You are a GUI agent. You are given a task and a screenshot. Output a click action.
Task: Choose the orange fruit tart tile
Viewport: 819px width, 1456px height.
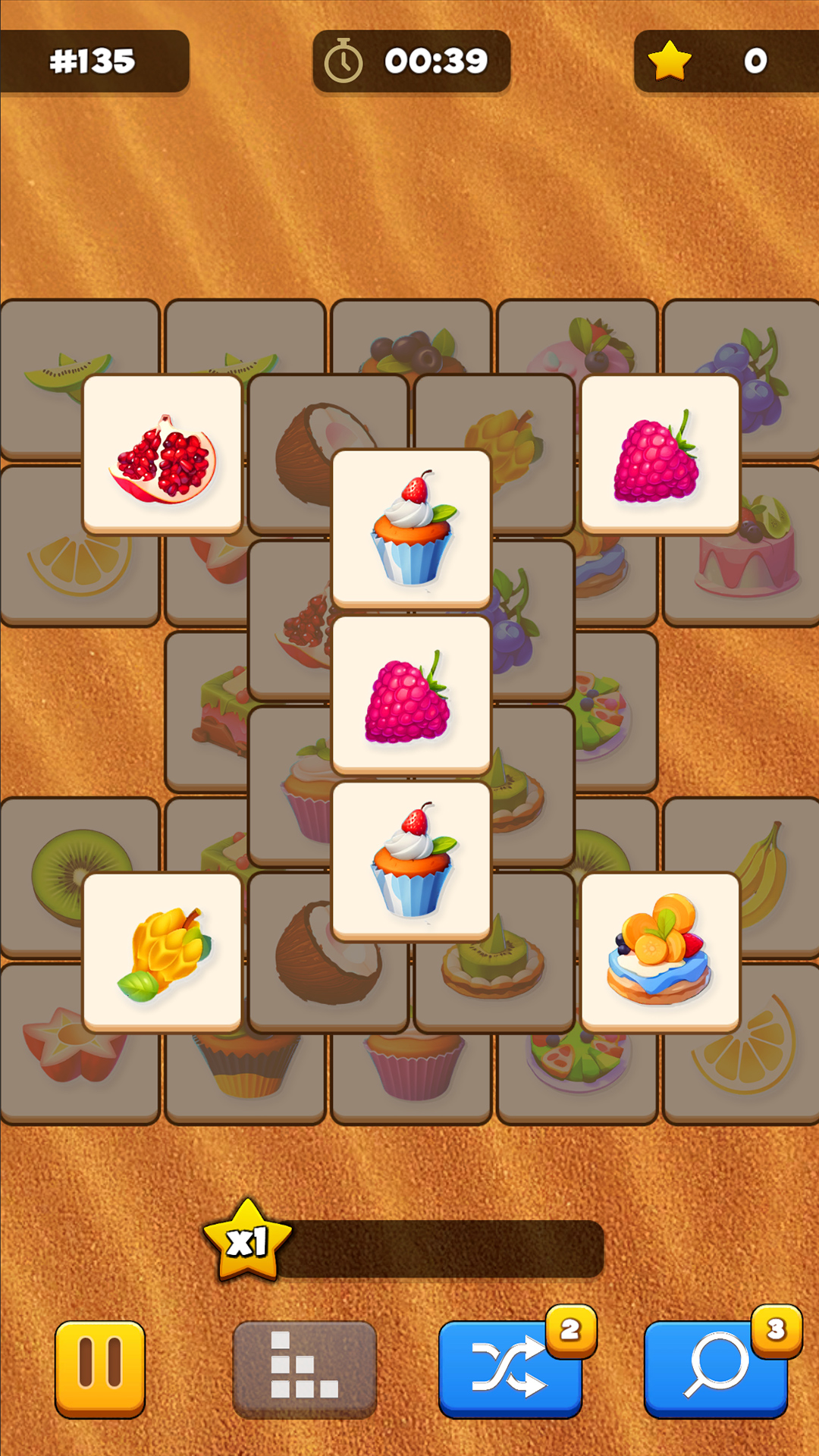pyautogui.click(x=660, y=952)
